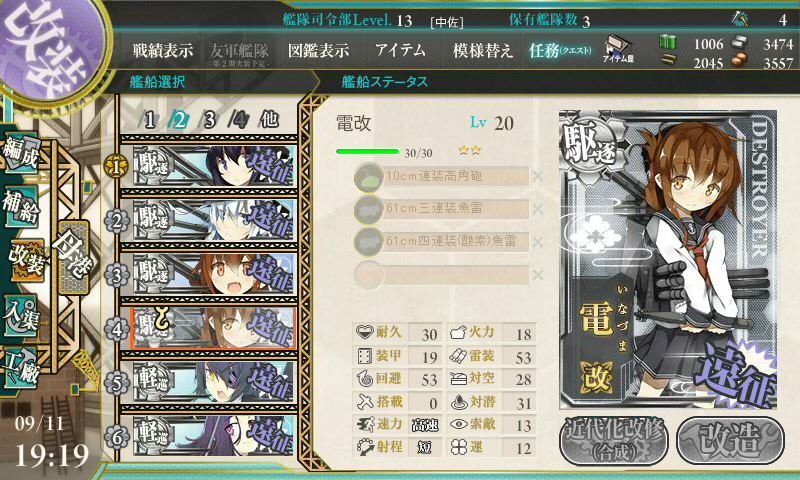Click the 近代化改修 modernization button
The height and width of the screenshot is (480, 800).
[x=613, y=440]
